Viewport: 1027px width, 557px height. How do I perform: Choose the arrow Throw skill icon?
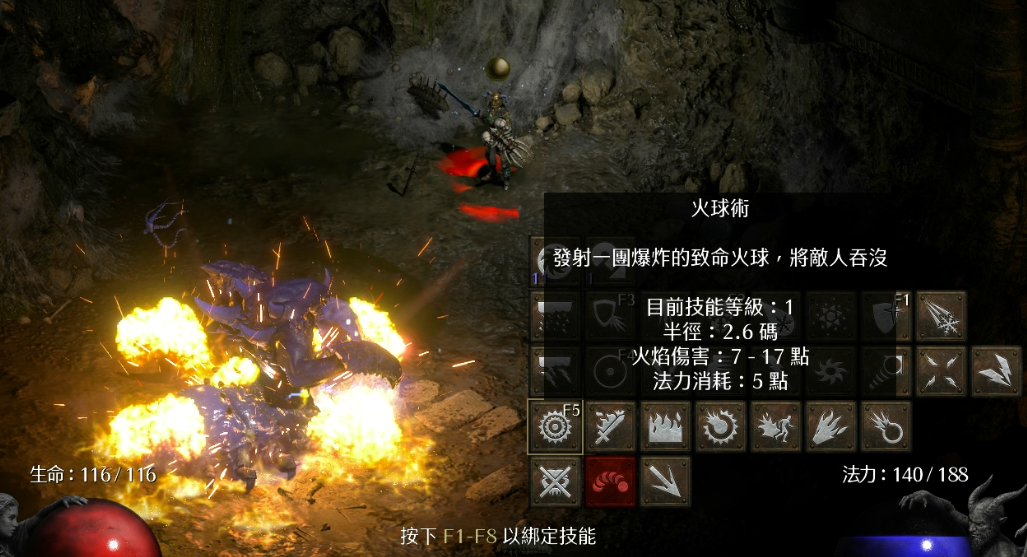coord(664,482)
